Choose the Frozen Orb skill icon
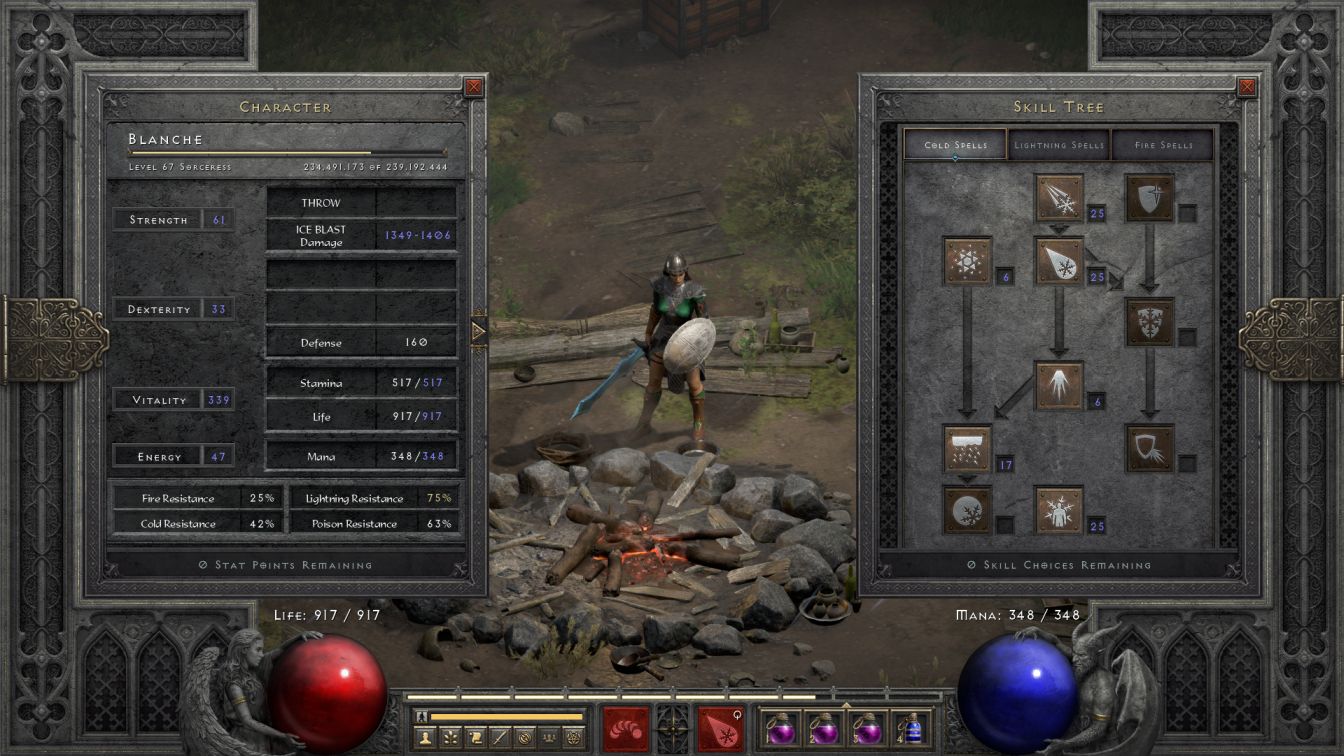The height and width of the screenshot is (756, 1344). click(967, 510)
